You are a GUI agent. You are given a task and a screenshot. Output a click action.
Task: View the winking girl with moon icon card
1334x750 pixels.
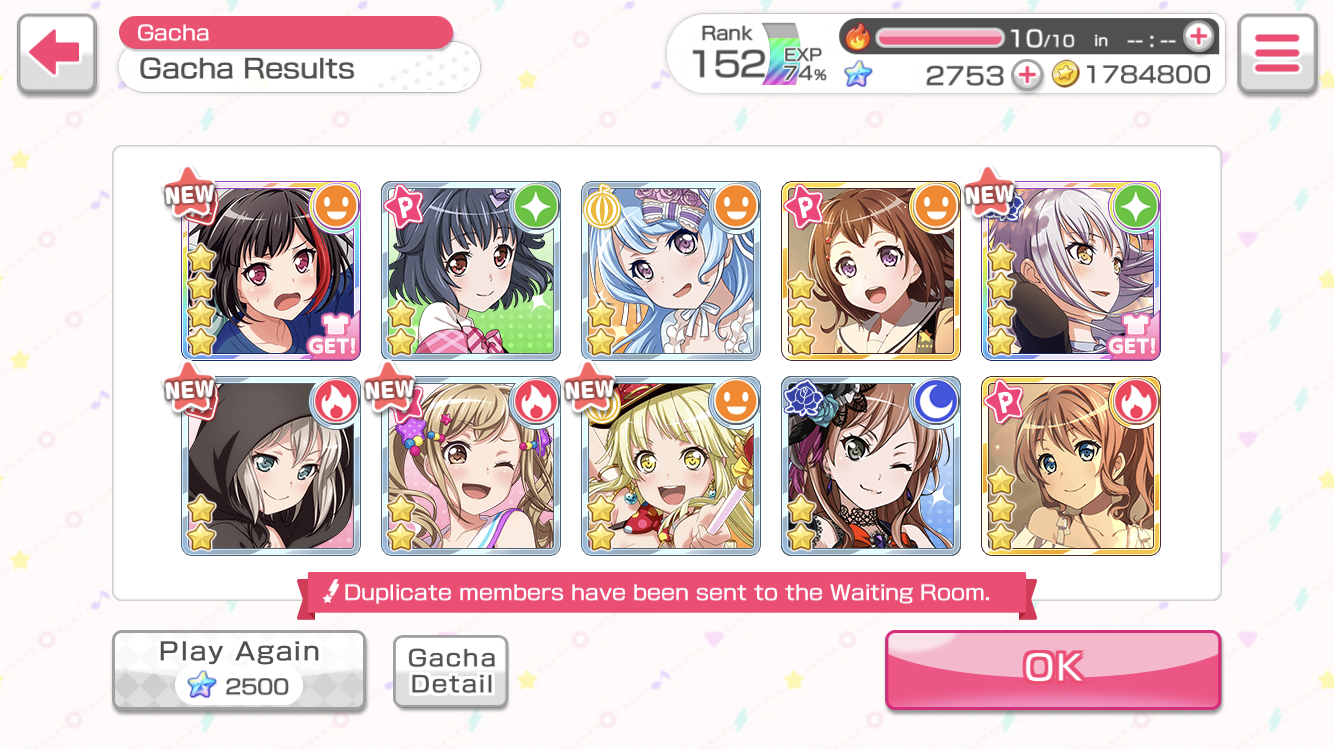[x=871, y=466]
